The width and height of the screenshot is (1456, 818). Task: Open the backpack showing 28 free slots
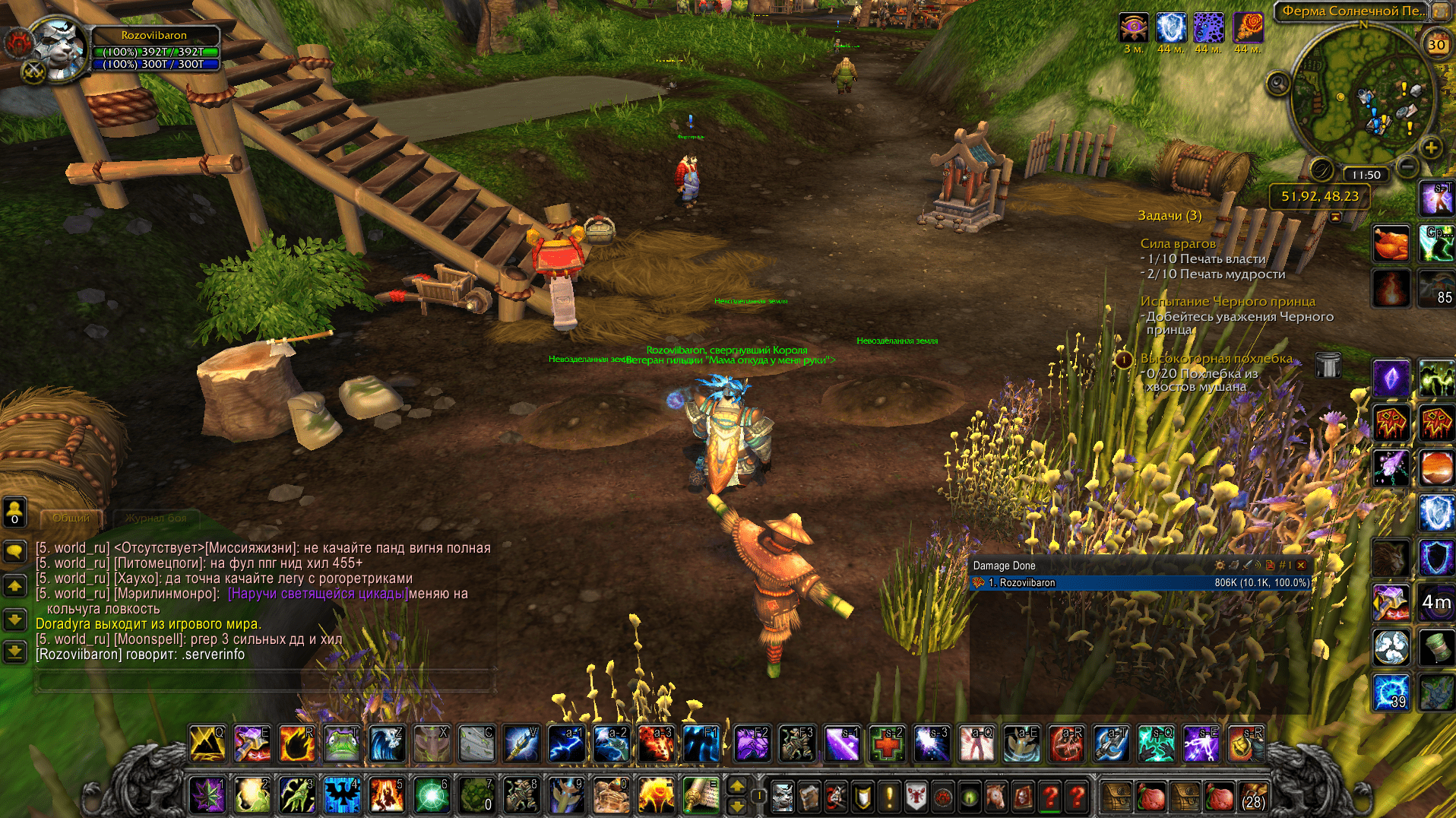1254,797
